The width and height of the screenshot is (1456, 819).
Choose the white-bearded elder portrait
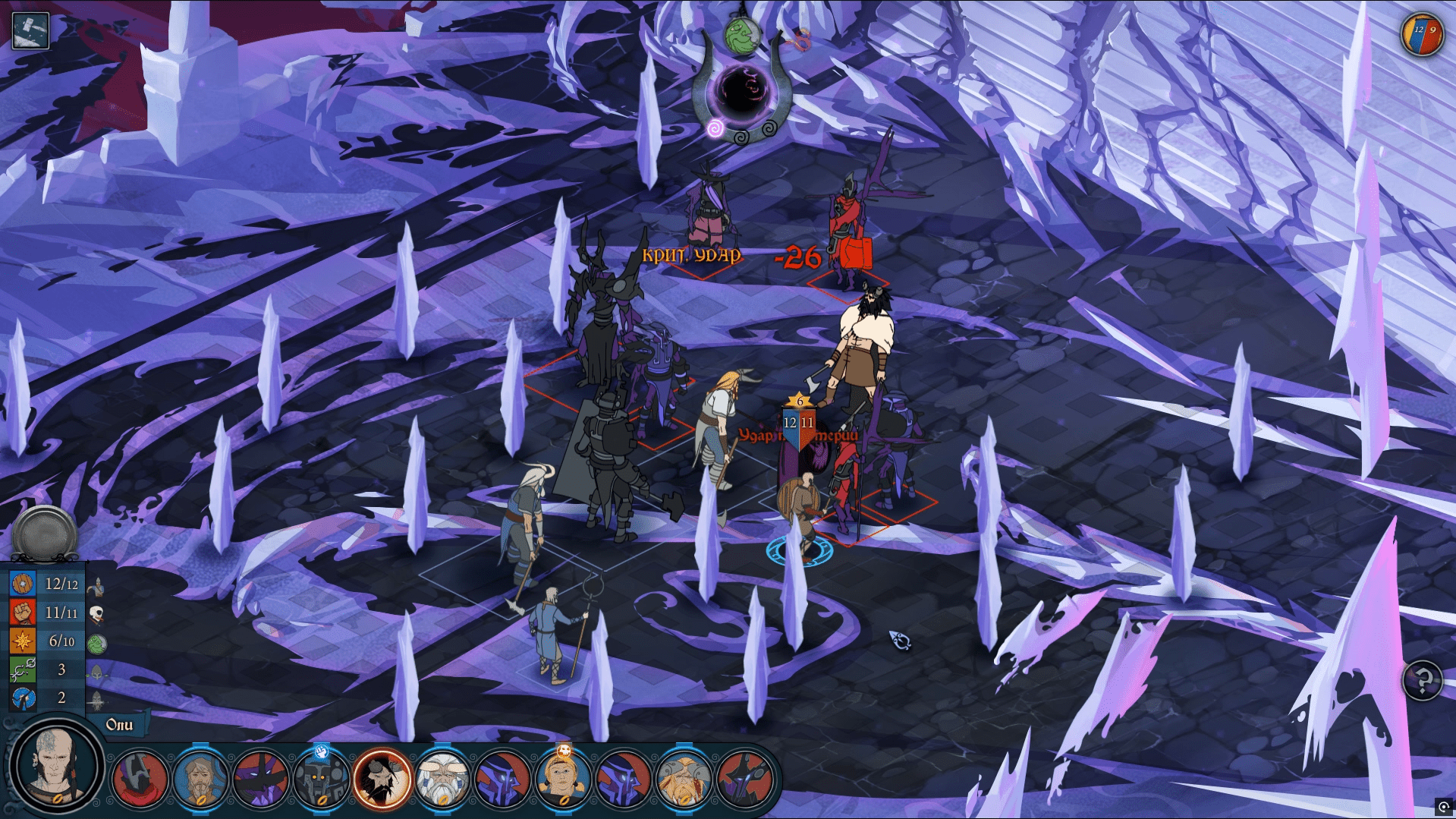coord(442,779)
